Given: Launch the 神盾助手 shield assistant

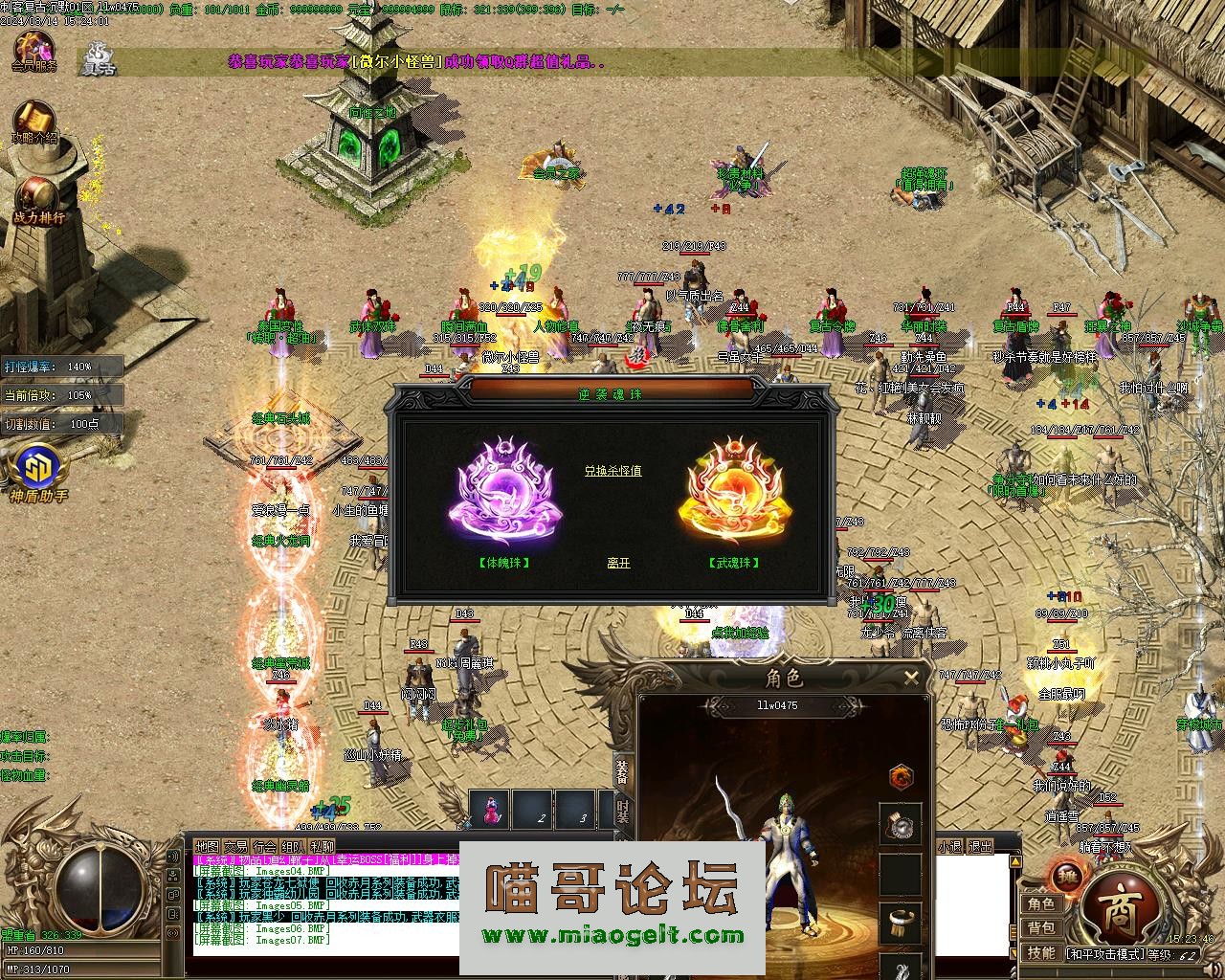Looking at the screenshot, I should (36, 475).
